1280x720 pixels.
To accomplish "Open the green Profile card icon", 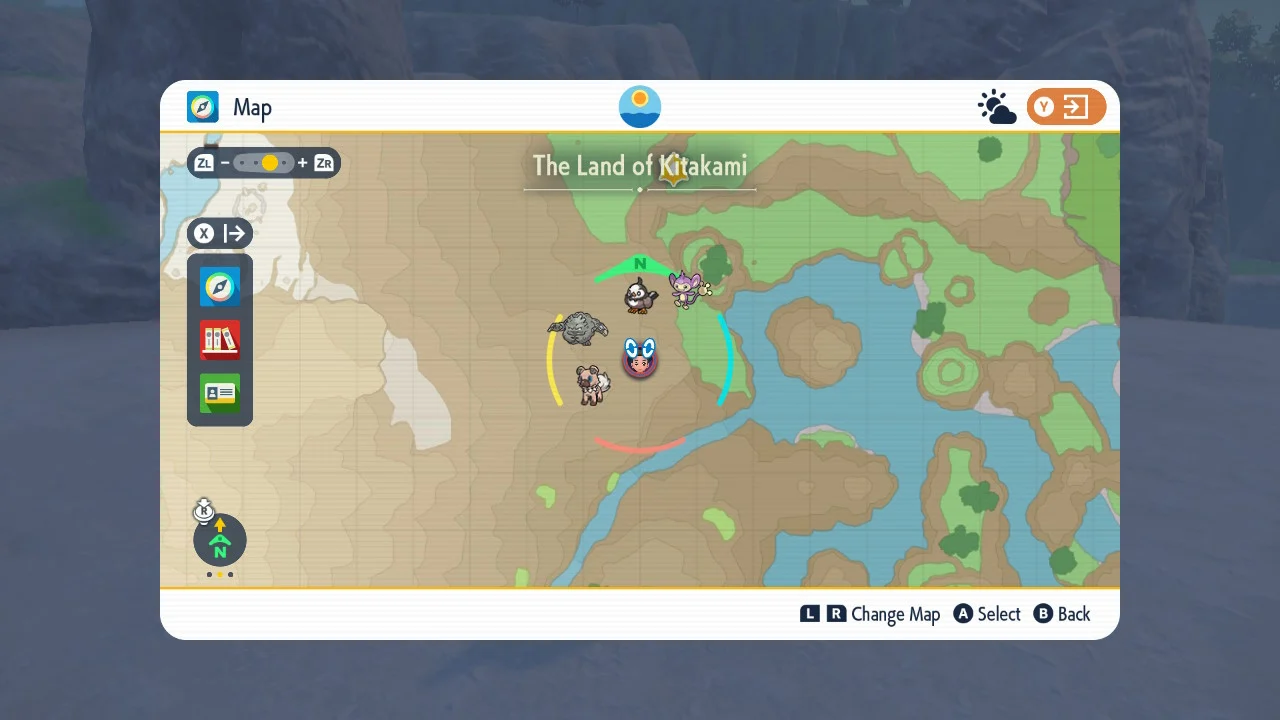I will [x=219, y=394].
